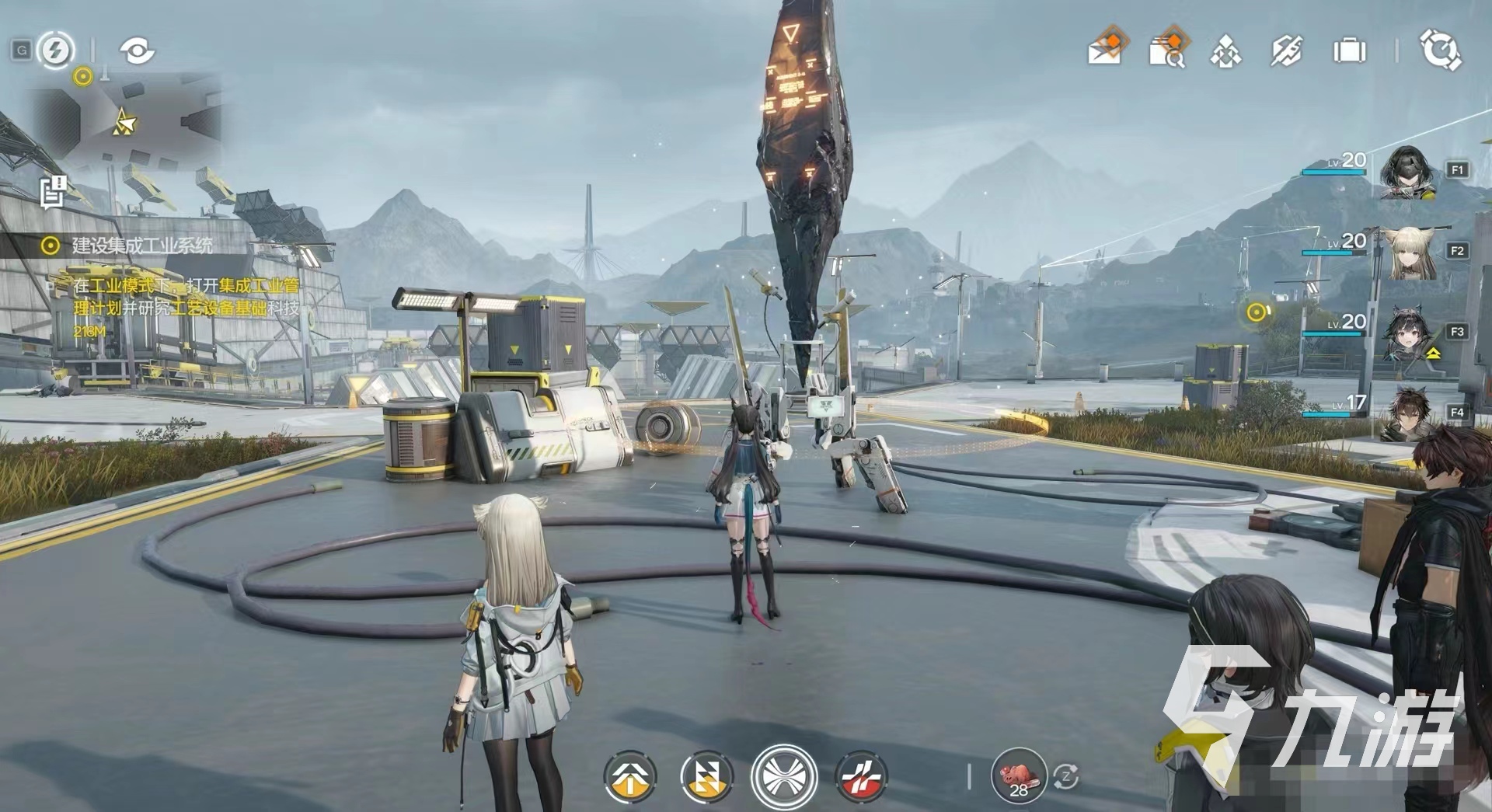Use the meat item with count 28
This screenshot has height=812, width=1492.
tap(1018, 775)
